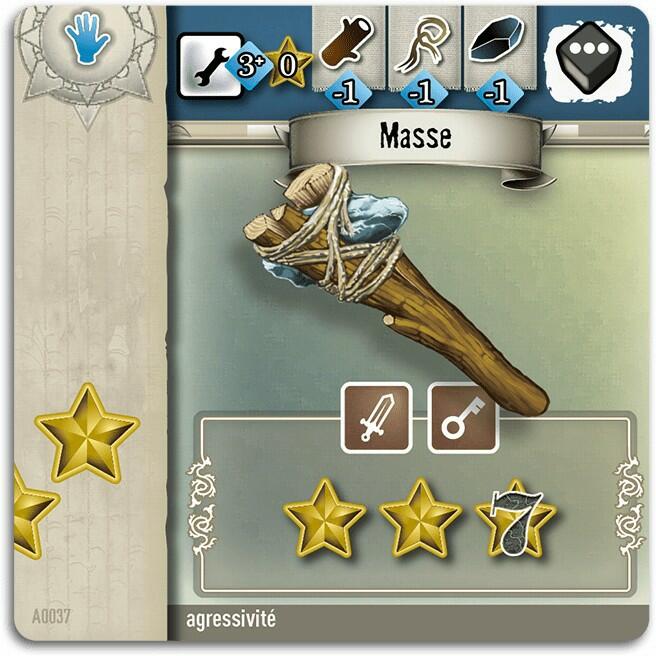Select the key keyword icon

tap(463, 418)
